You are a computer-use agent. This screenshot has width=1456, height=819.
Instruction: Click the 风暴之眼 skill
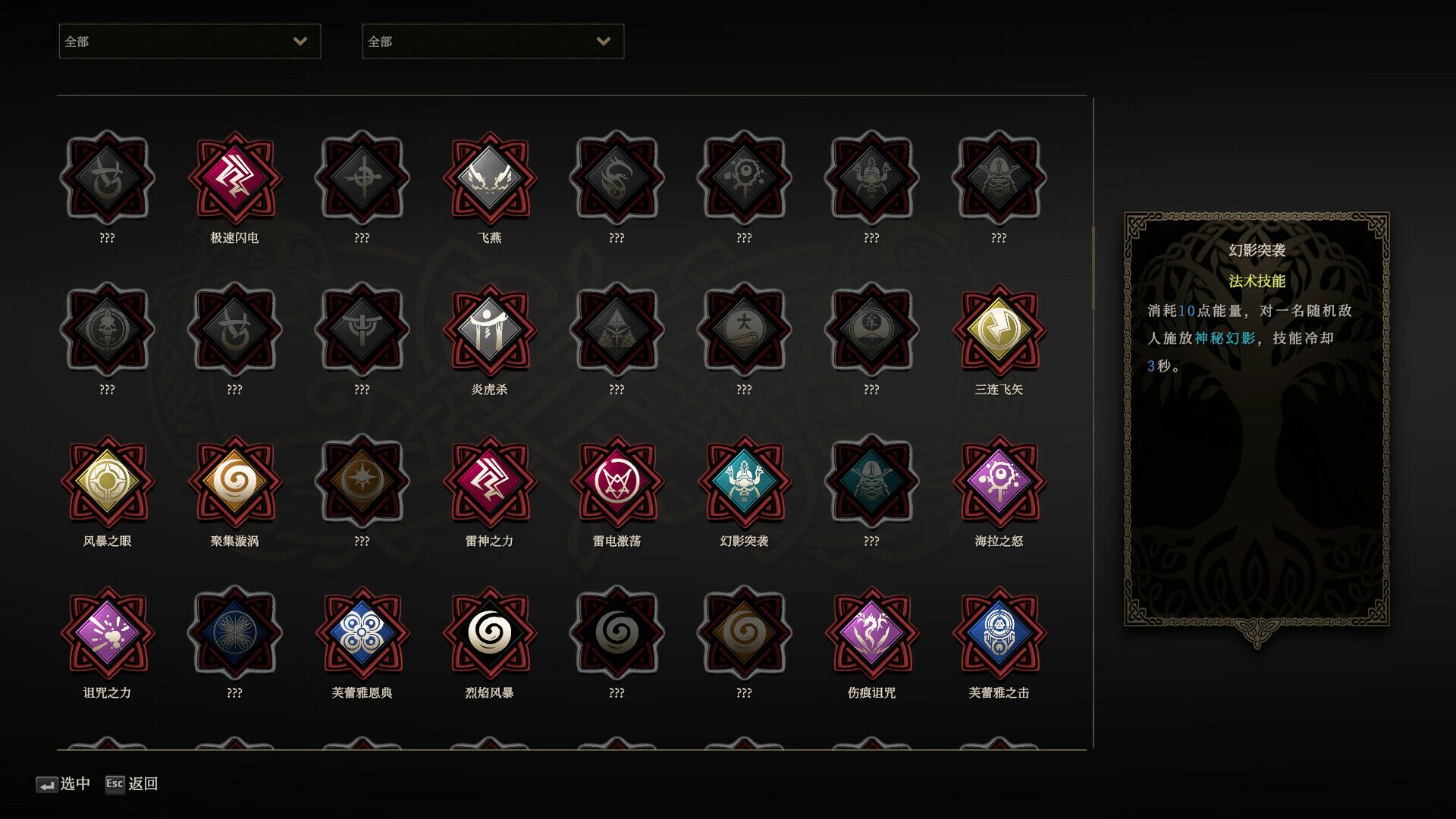(107, 482)
